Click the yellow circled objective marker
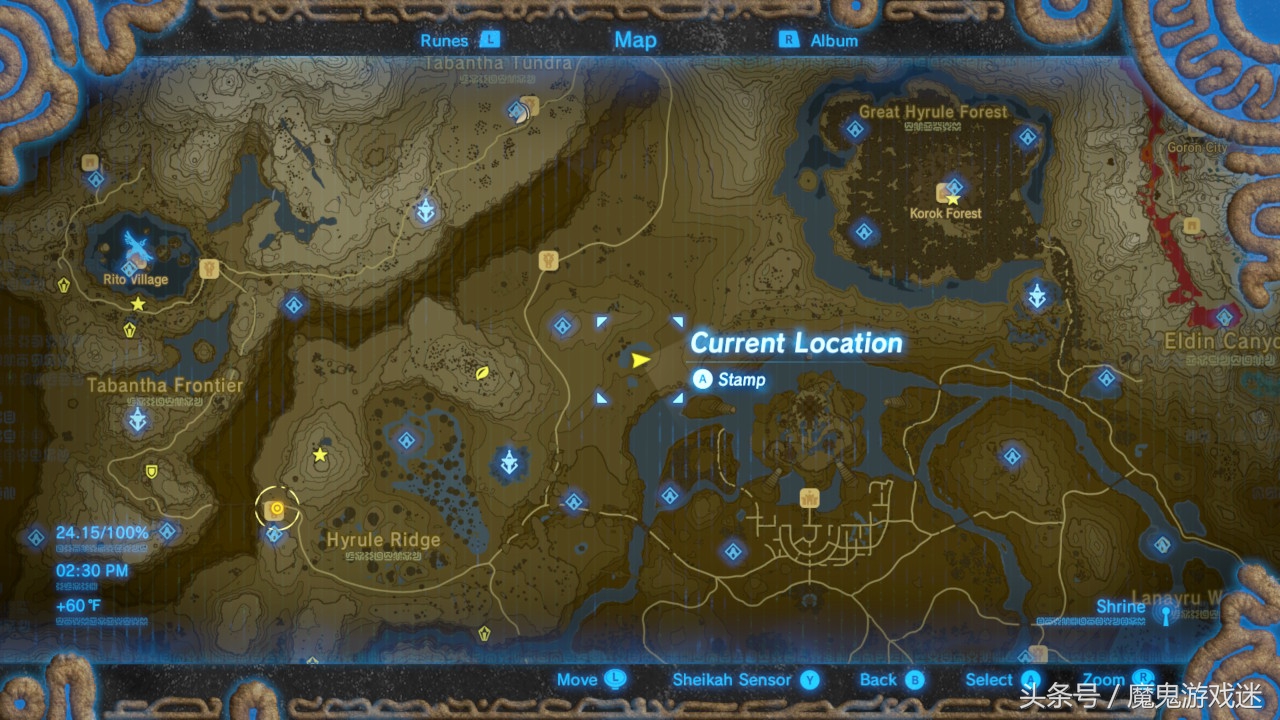 click(276, 510)
